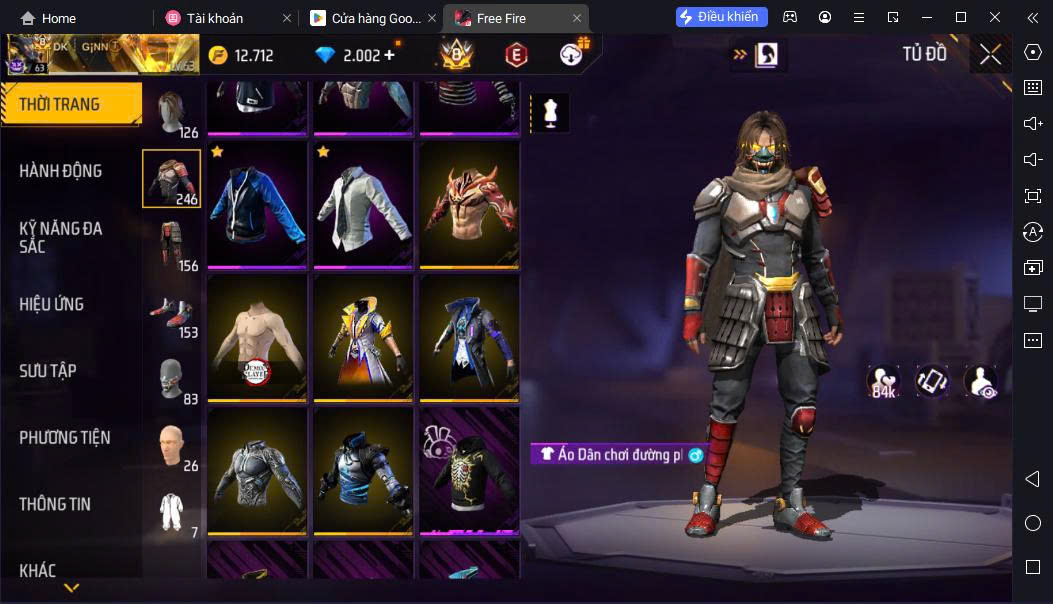Close the TỦ ĐỒ wardrobe screen
Screen dimensions: 1053x604
pos(990,54)
